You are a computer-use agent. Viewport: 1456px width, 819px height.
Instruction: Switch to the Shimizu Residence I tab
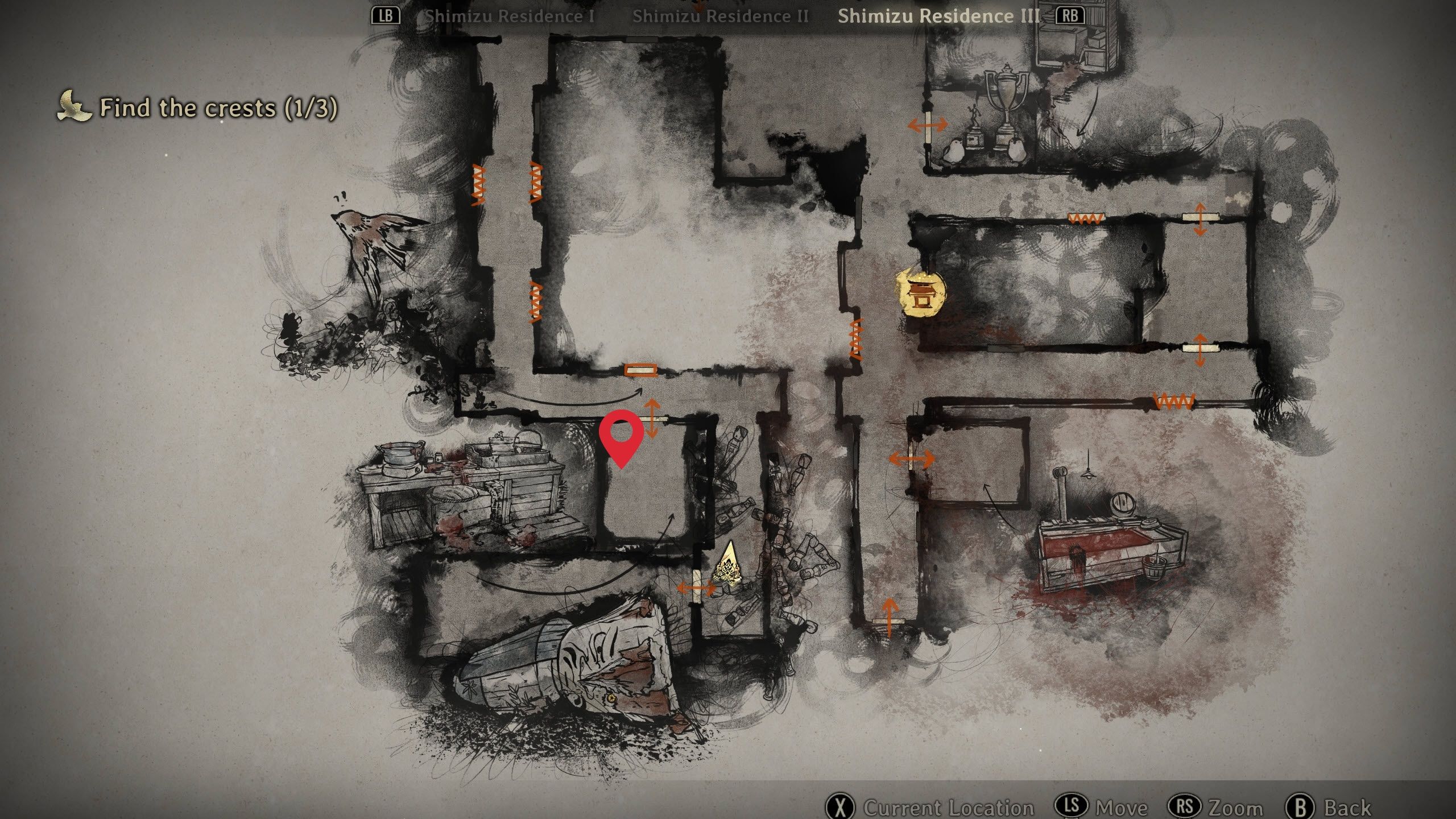[510, 16]
